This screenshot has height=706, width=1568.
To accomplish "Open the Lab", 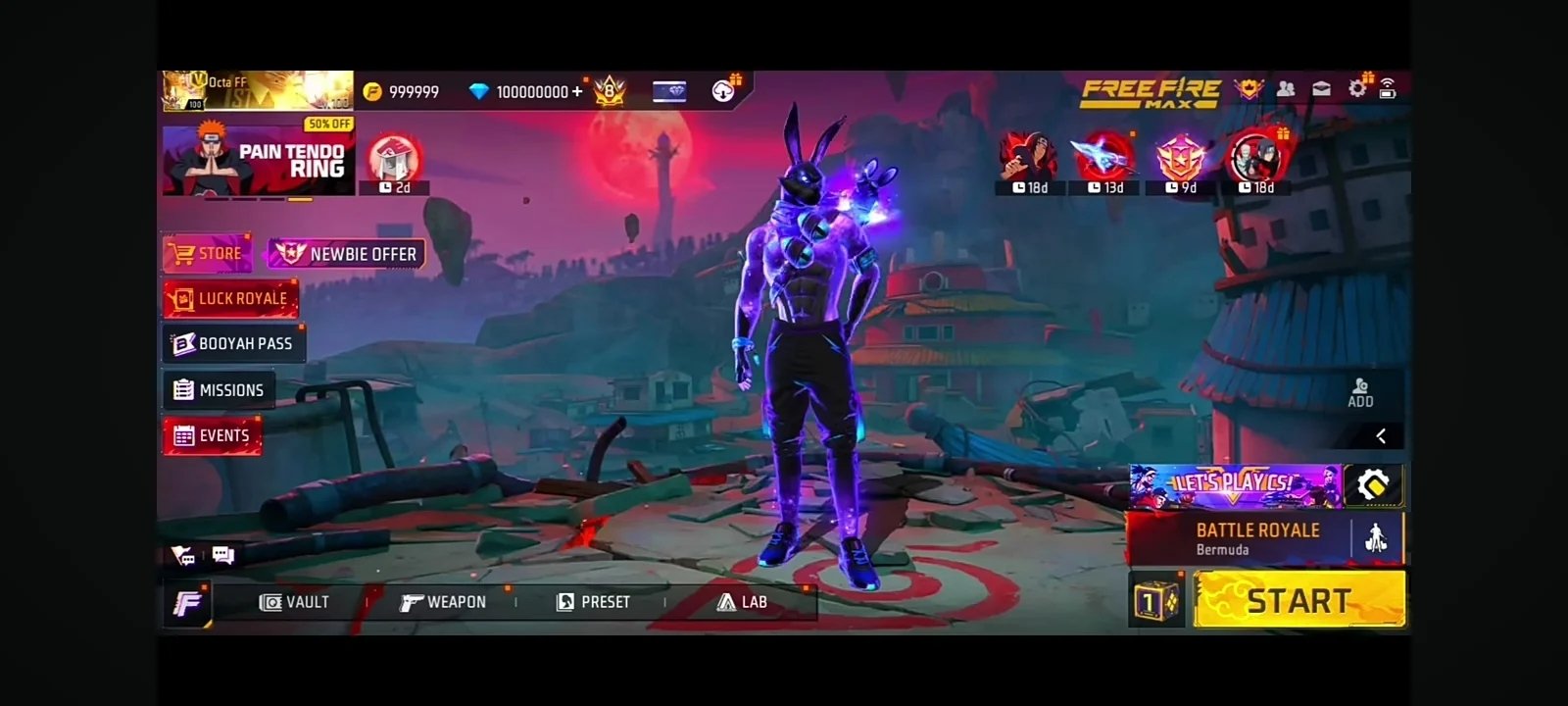I will pos(742,602).
